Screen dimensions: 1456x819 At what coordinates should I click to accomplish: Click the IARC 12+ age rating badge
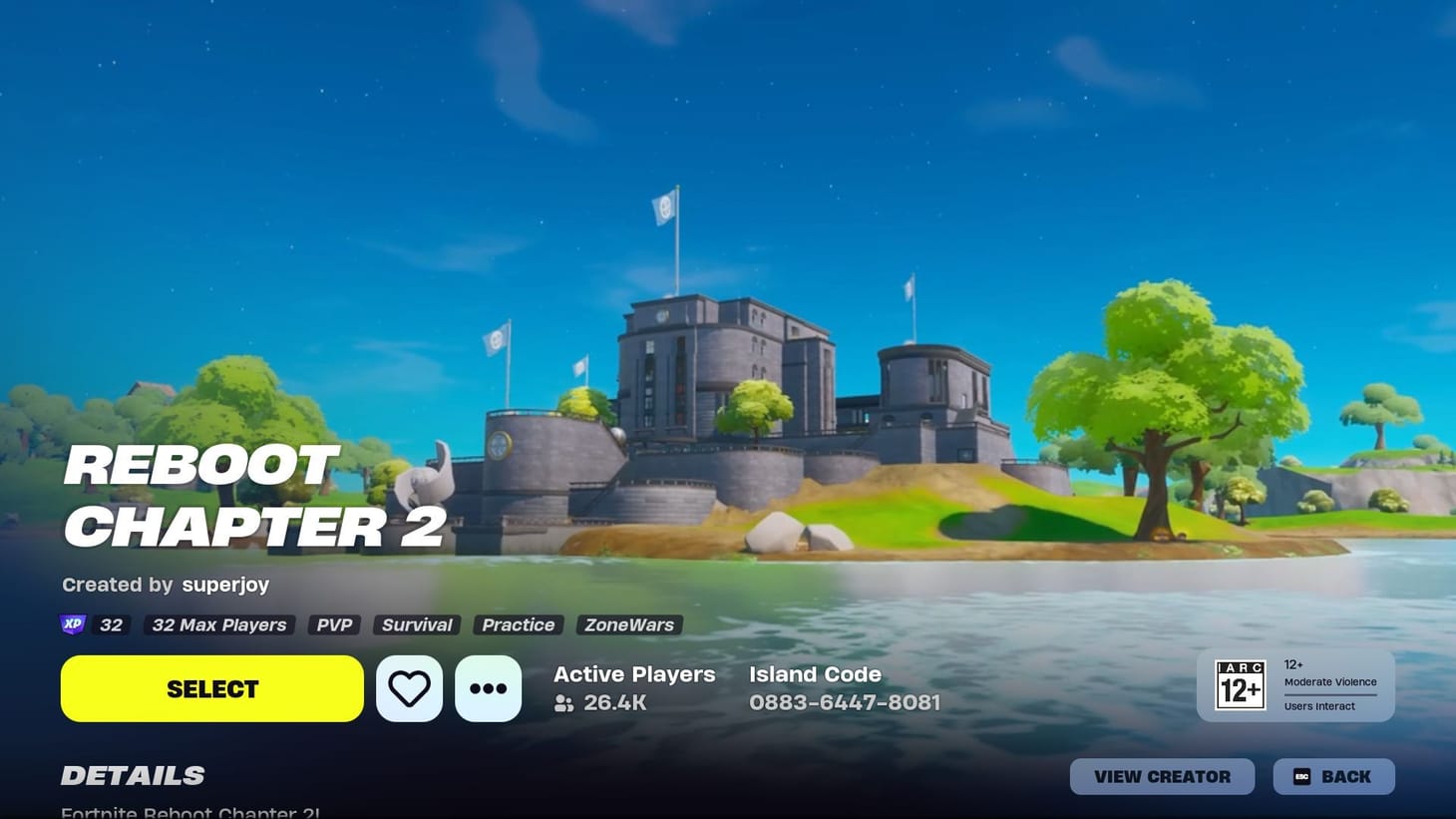point(1240,684)
